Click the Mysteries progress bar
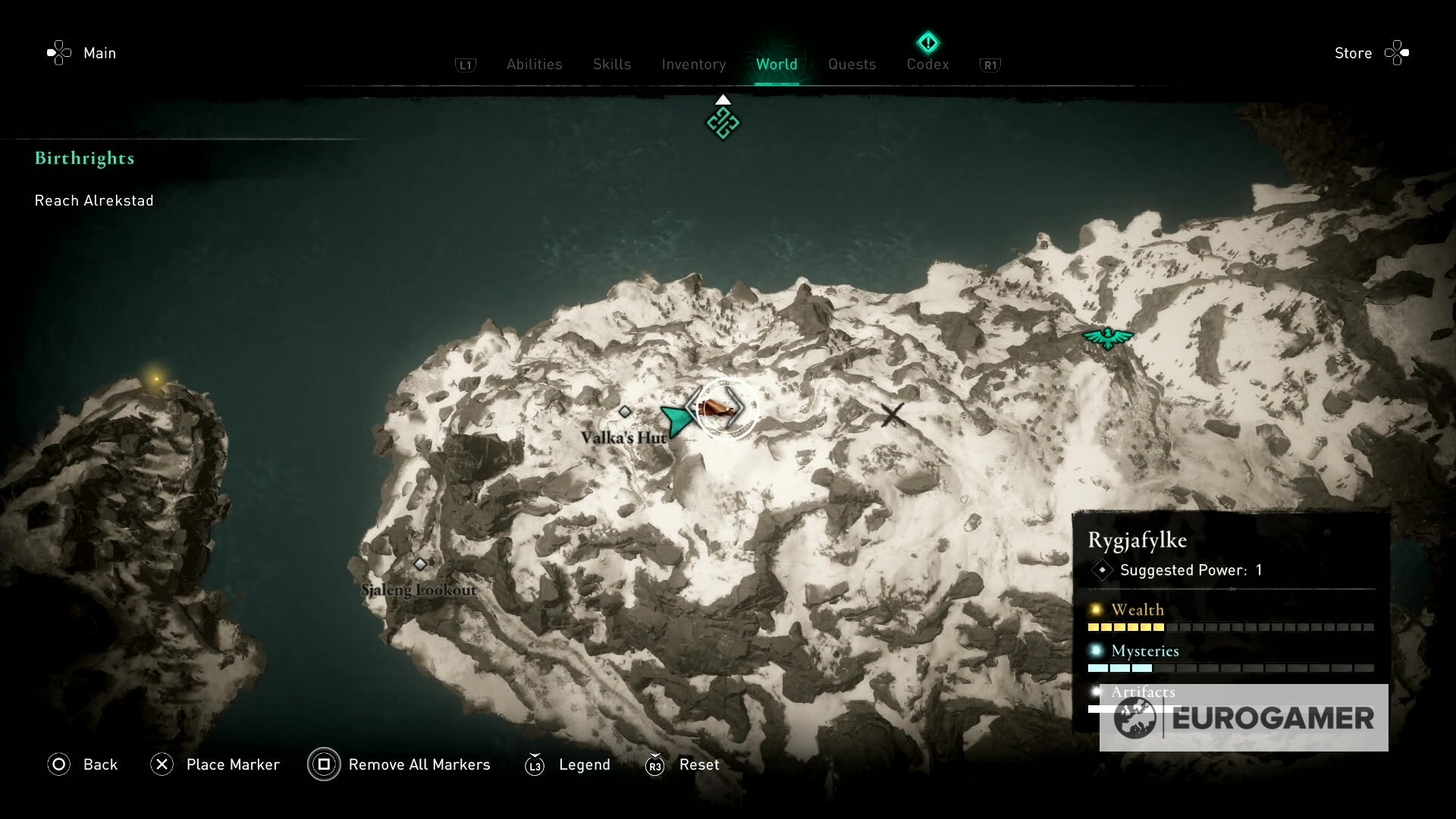 [x=1232, y=668]
